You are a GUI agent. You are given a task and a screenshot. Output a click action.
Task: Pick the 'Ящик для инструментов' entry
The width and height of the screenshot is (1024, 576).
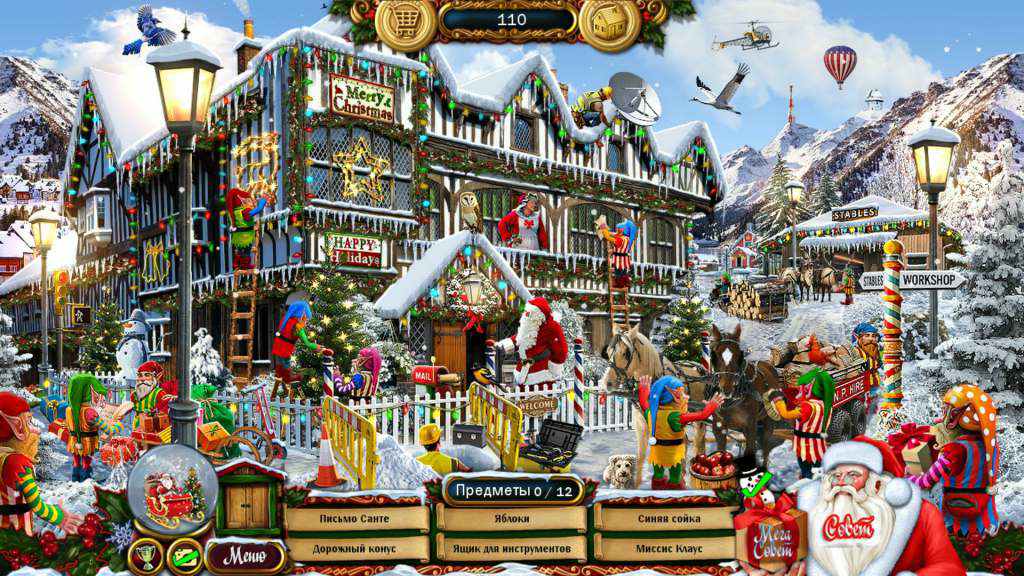click(512, 549)
